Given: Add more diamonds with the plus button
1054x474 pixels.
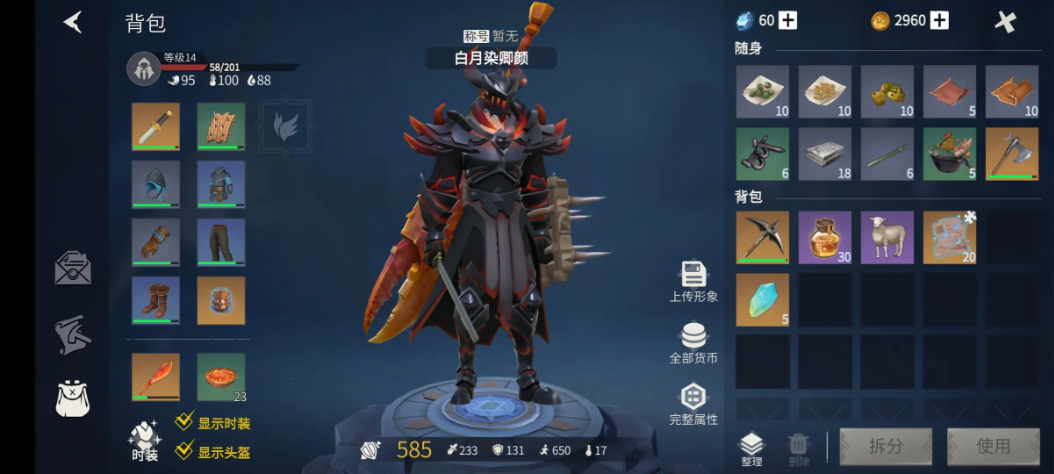Looking at the screenshot, I should tap(788, 21).
